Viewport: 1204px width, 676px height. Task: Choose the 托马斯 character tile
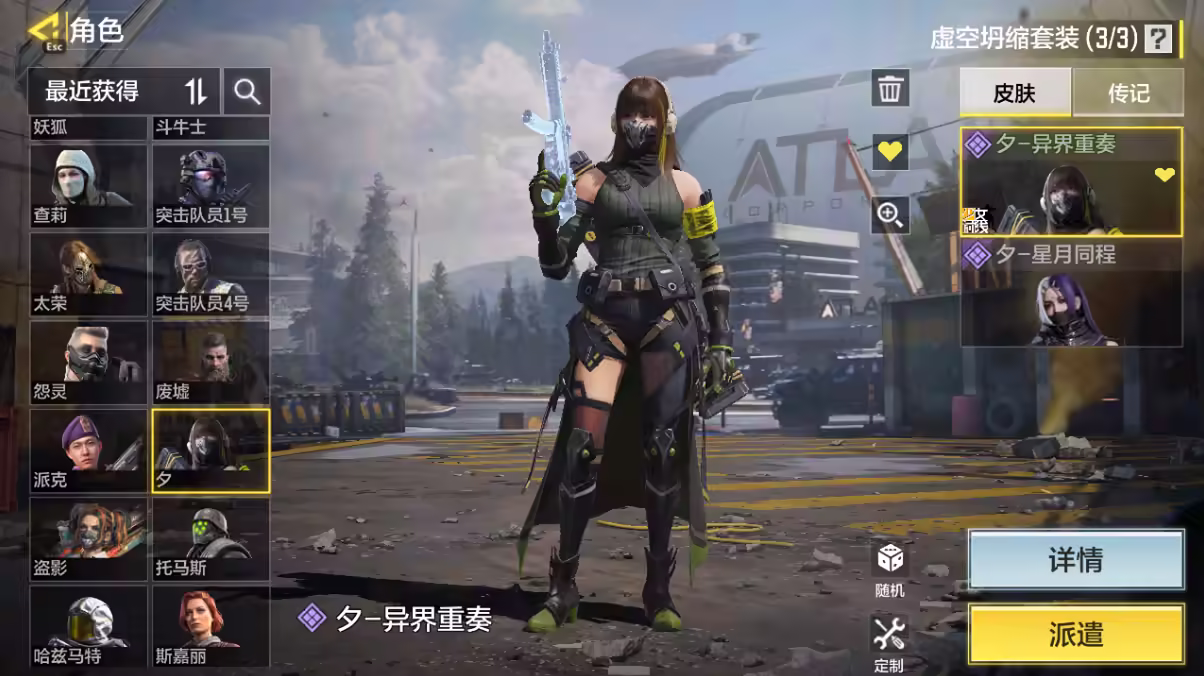tap(210, 540)
